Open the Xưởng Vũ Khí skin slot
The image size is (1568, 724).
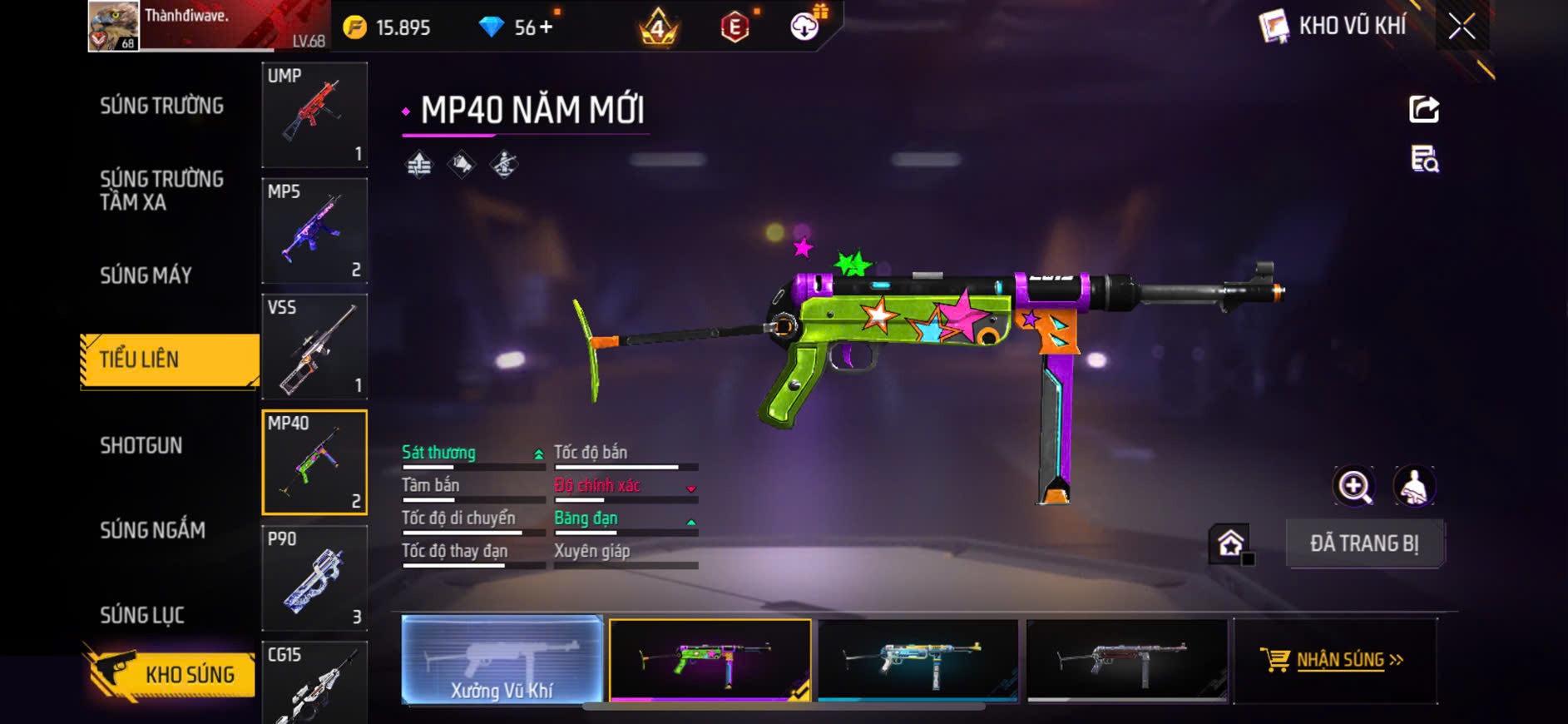[x=502, y=660]
